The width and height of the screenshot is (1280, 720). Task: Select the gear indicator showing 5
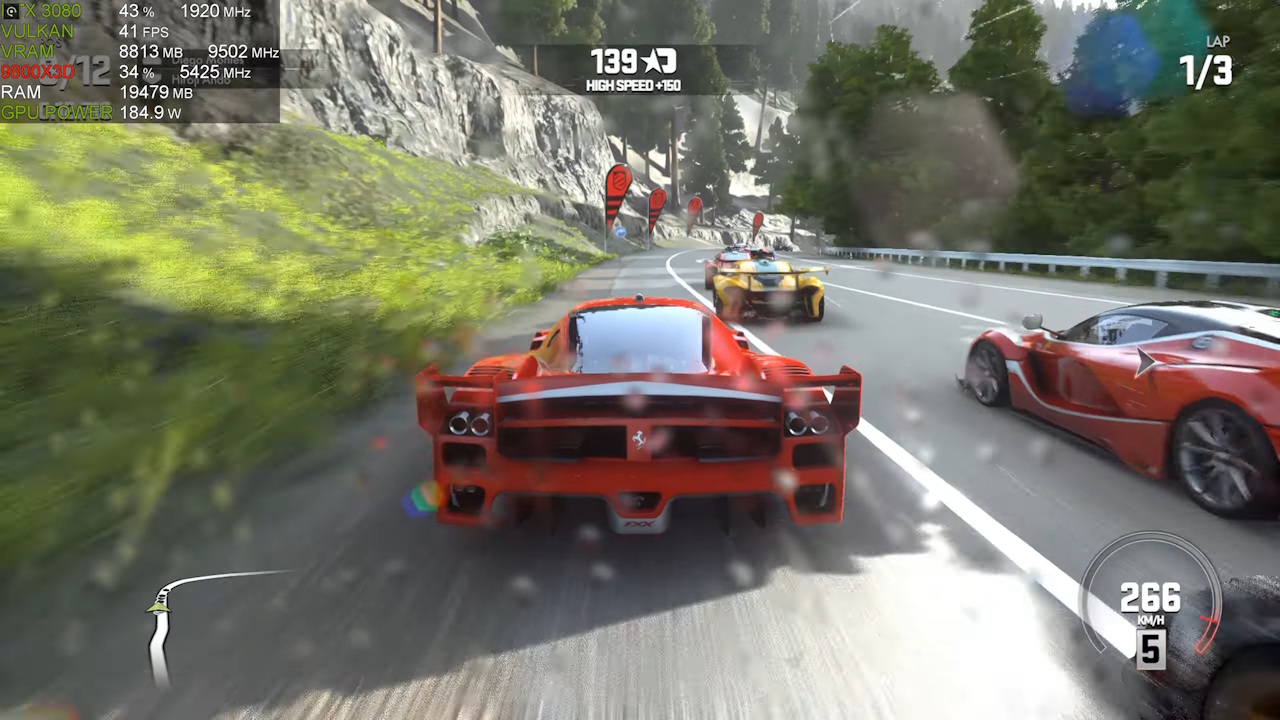(1150, 651)
